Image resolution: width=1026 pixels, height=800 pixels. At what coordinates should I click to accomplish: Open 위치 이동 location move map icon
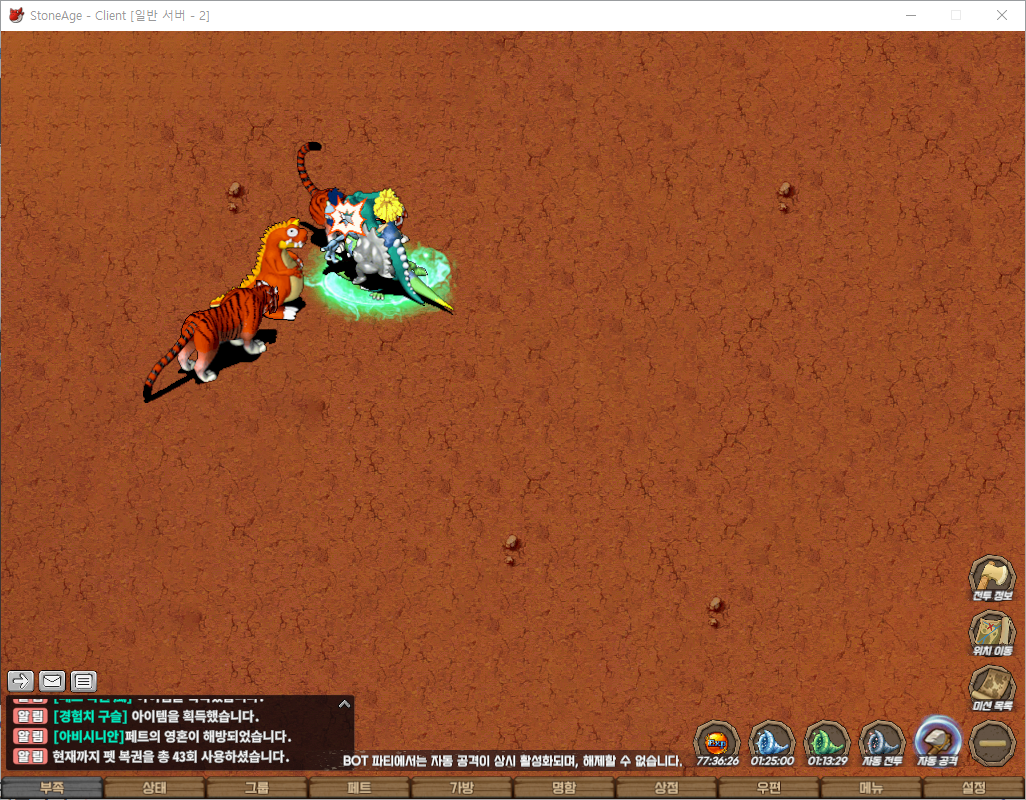(992, 632)
